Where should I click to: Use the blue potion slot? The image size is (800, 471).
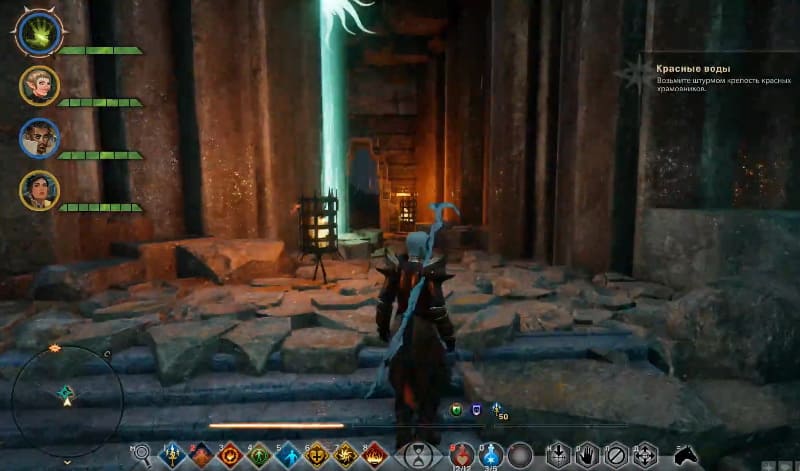(x=490, y=455)
